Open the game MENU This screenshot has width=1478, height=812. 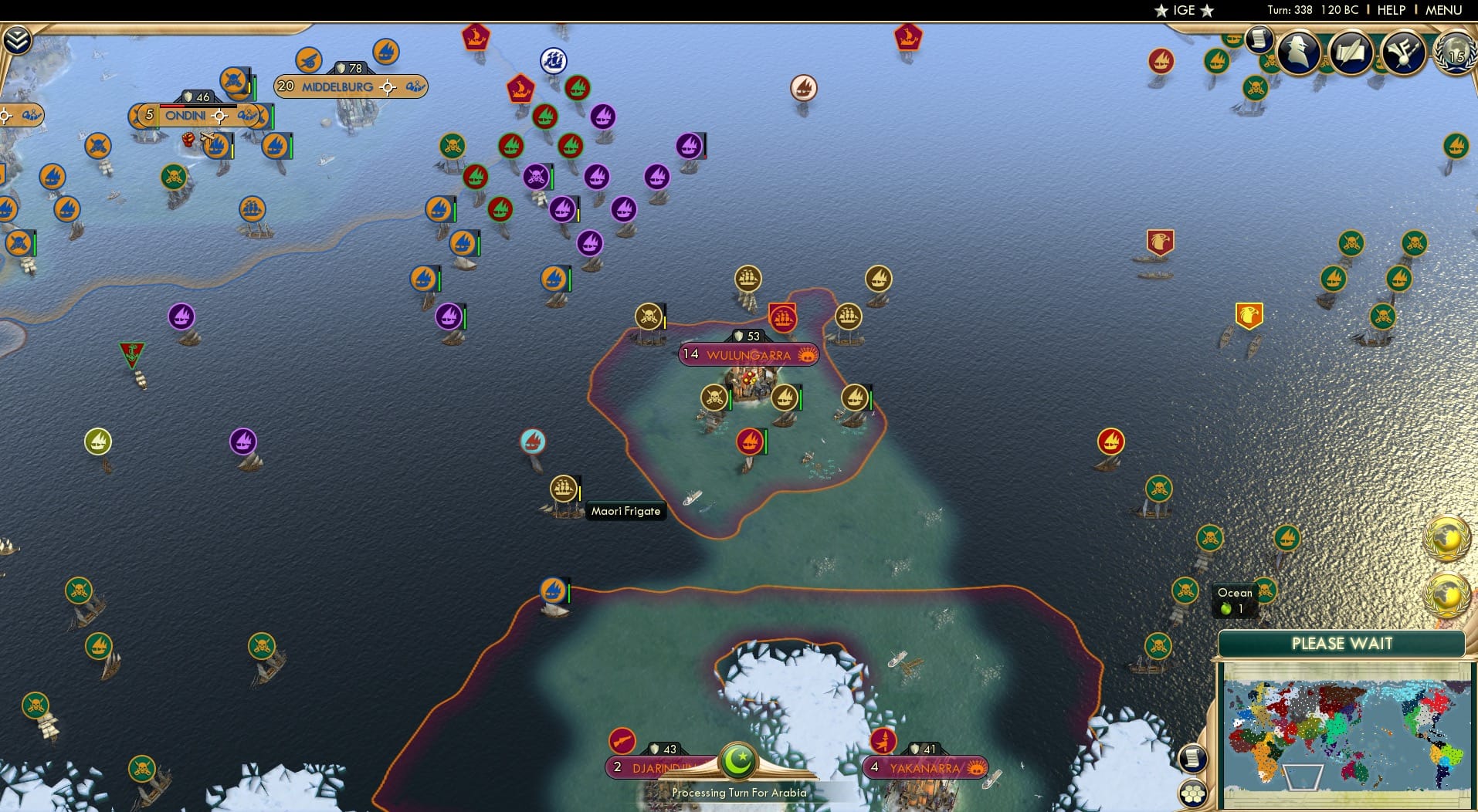[x=1445, y=10]
